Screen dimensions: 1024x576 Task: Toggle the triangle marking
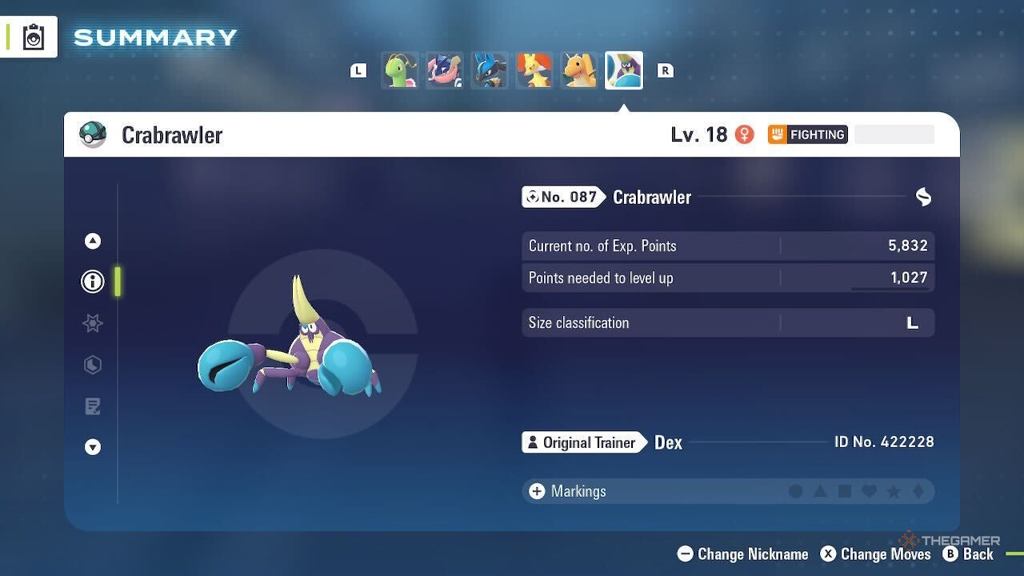pos(820,492)
